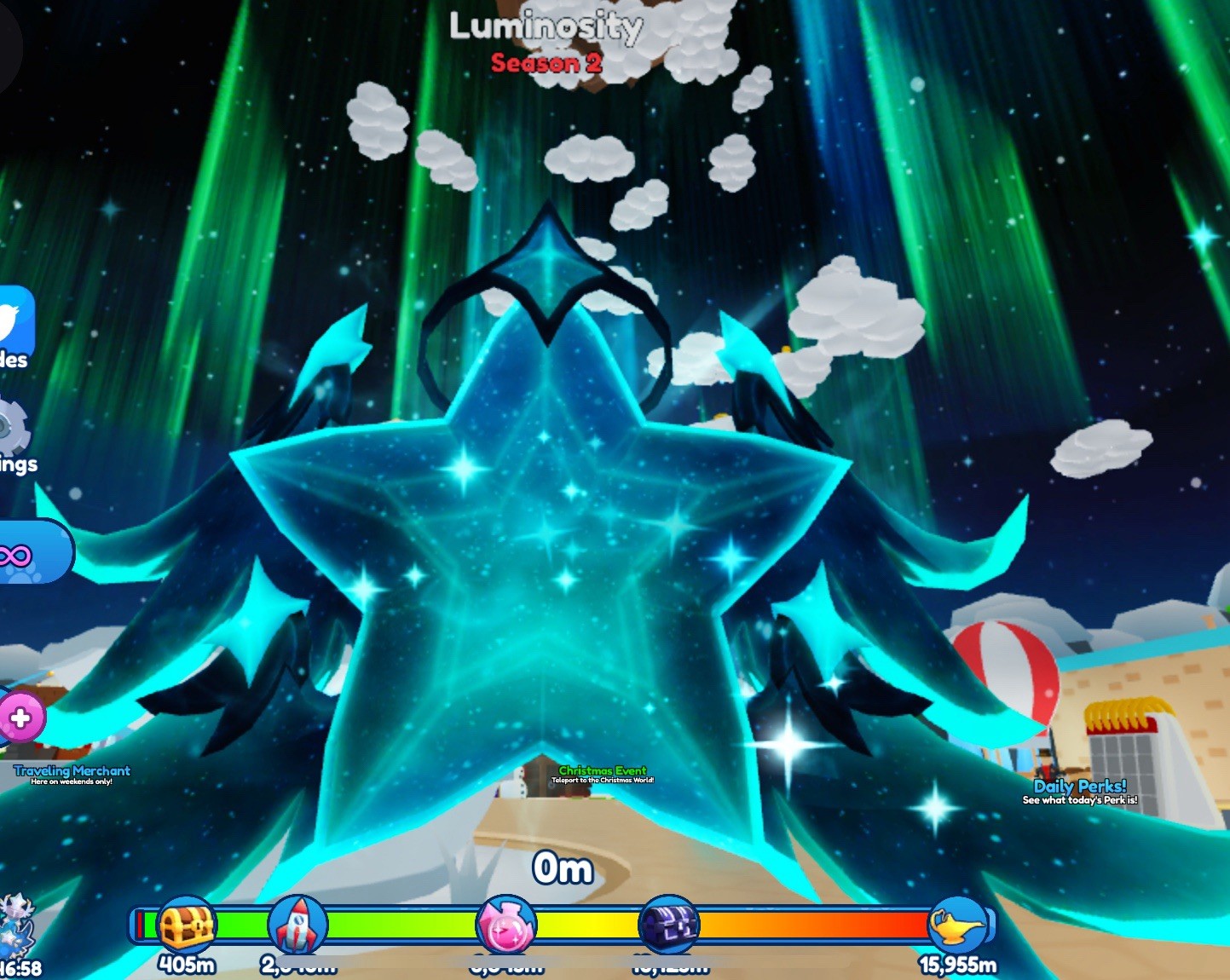Screen dimensions: 1230x980
Task: Open the Traveling Merchant
Action: (x=72, y=770)
